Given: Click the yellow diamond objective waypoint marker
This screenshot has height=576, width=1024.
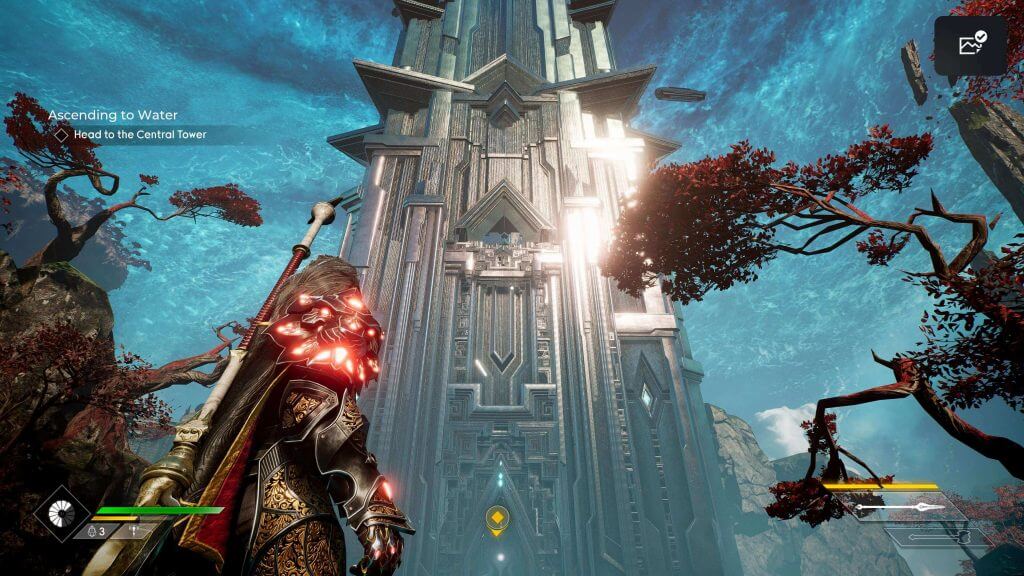Looking at the screenshot, I should [497, 518].
